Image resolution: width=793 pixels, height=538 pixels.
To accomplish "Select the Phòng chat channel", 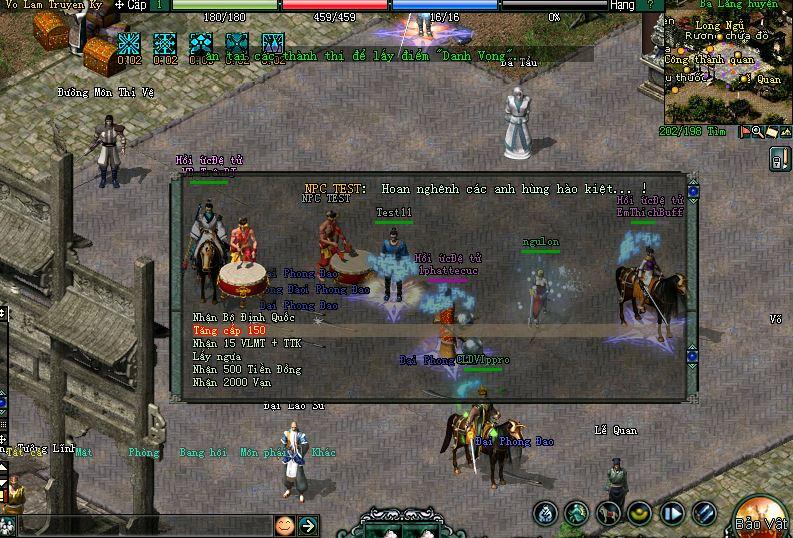I will (x=143, y=453).
